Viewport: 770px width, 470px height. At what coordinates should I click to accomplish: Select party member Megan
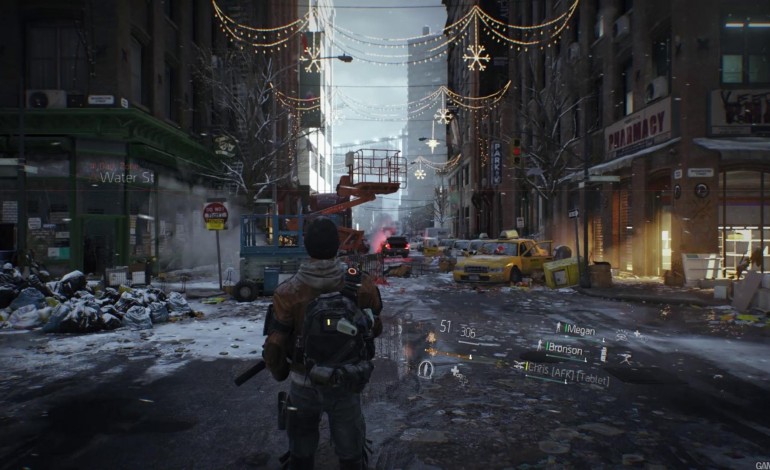(580, 330)
